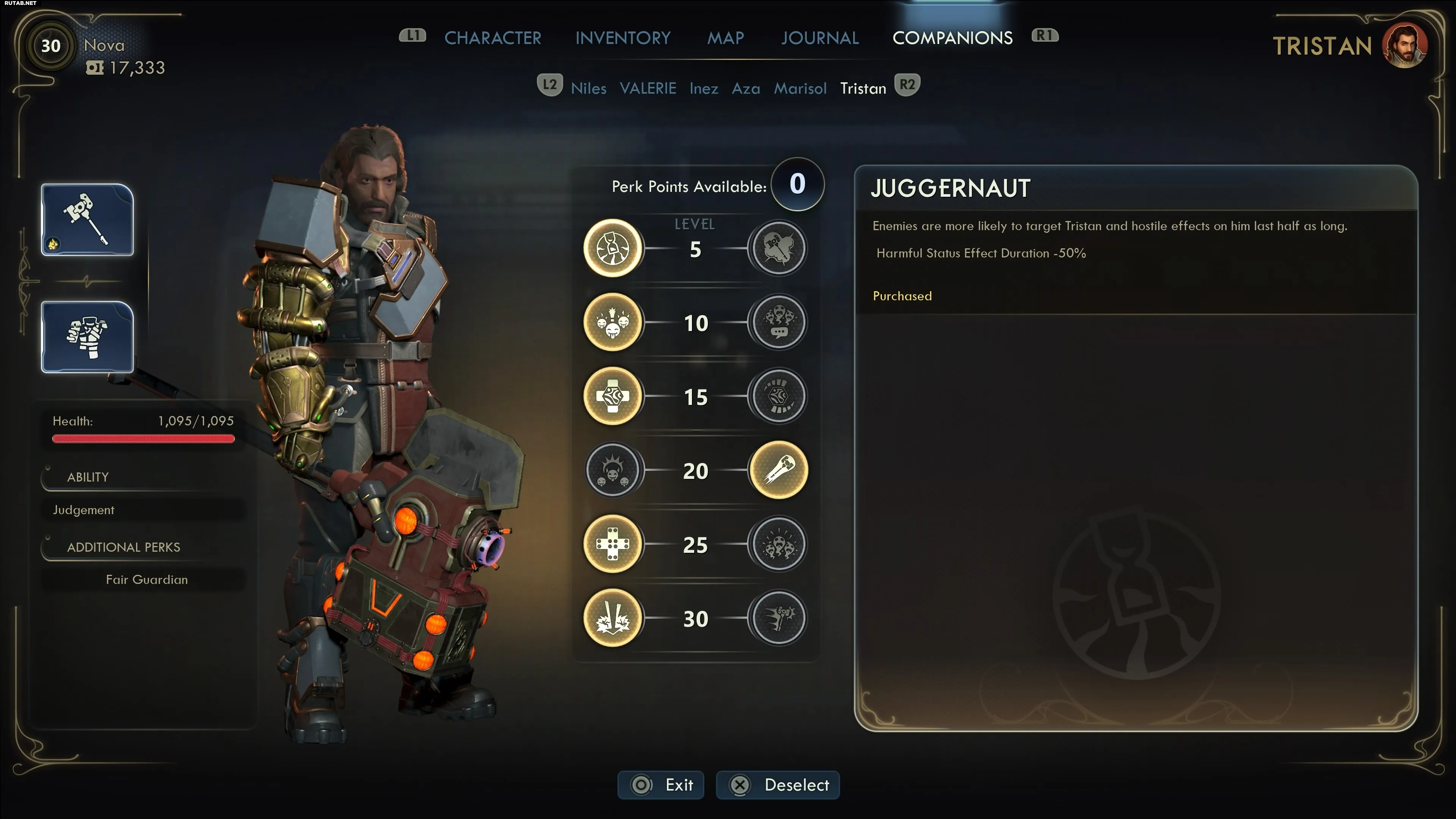Switch to companion Valerie
This screenshot has width=1456, height=819.
click(x=648, y=88)
